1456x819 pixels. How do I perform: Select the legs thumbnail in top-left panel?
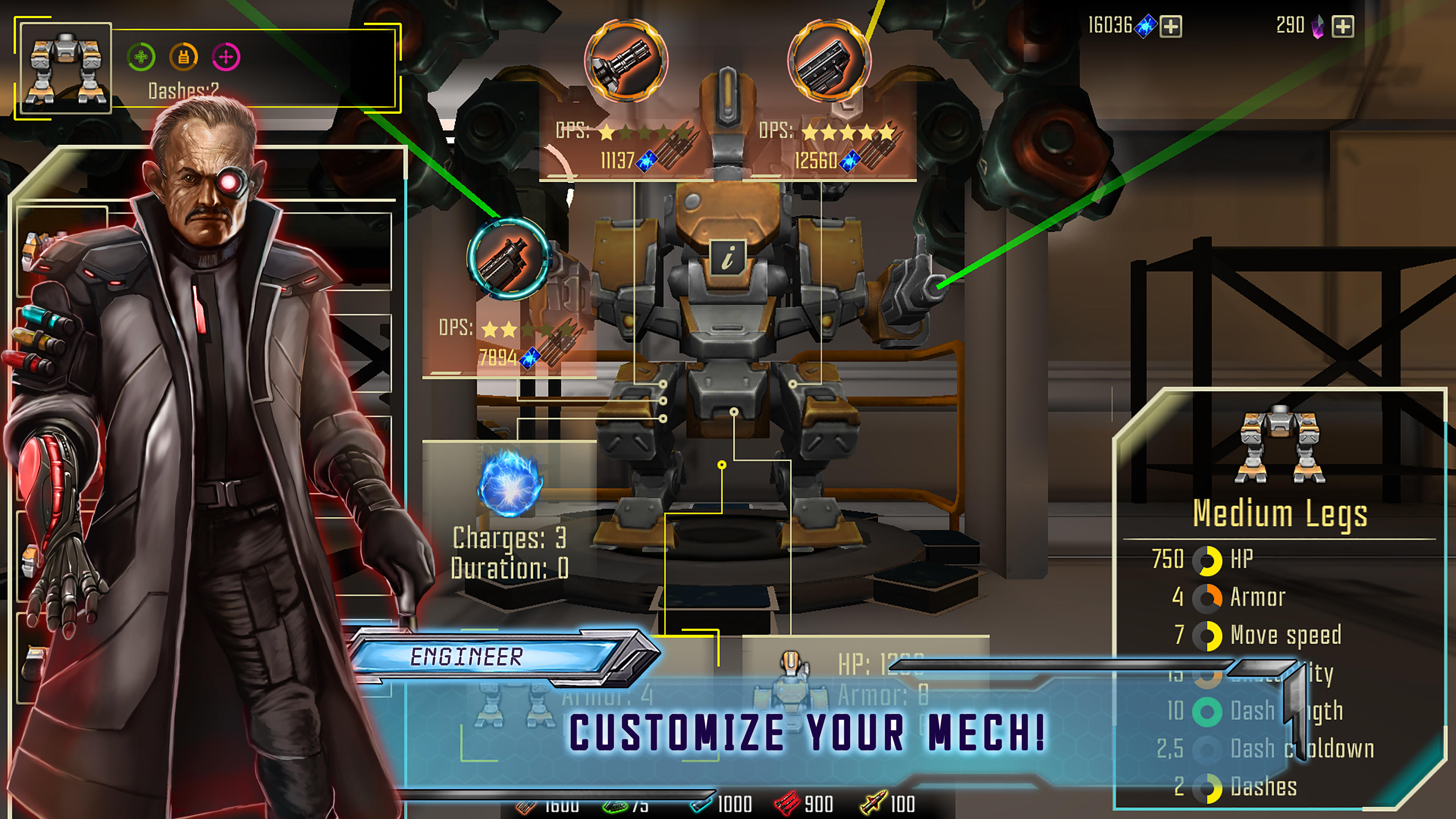point(66,68)
